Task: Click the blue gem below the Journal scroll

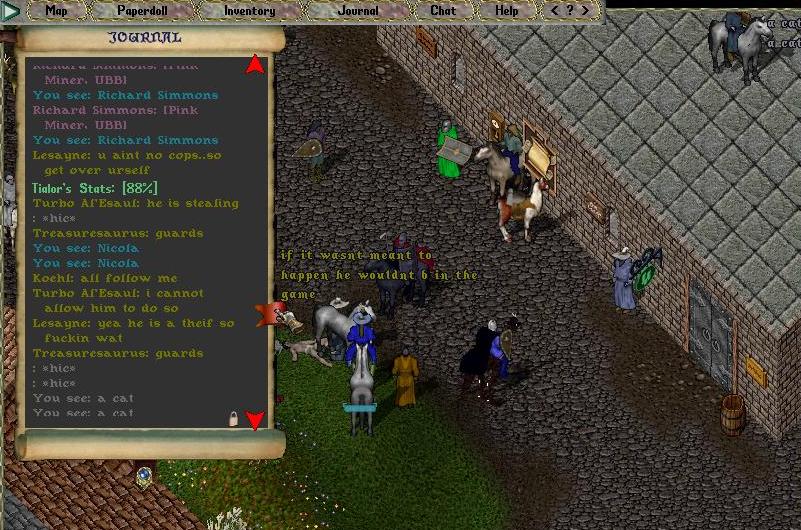Action: (144, 474)
